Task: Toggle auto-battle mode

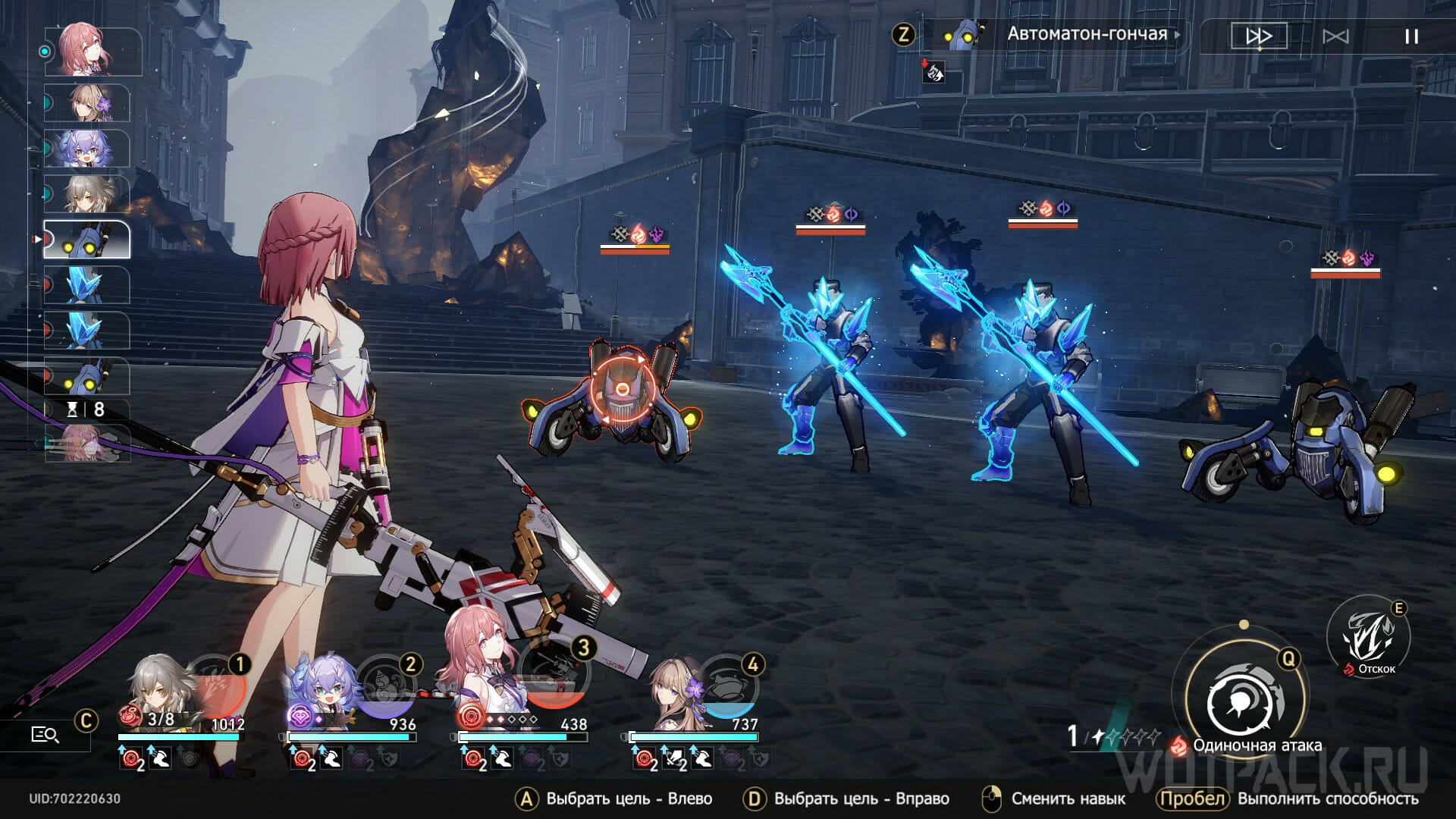Action: (1335, 36)
